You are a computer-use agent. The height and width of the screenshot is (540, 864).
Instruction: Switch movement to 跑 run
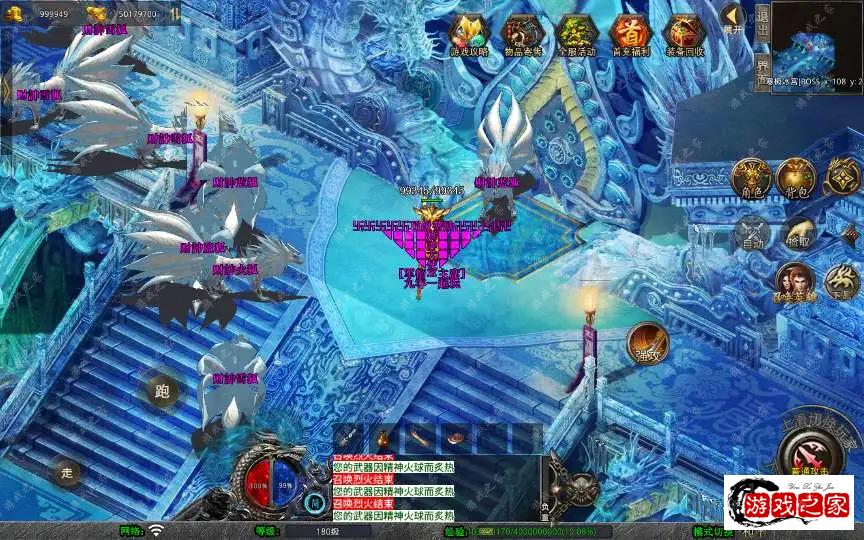tap(162, 390)
